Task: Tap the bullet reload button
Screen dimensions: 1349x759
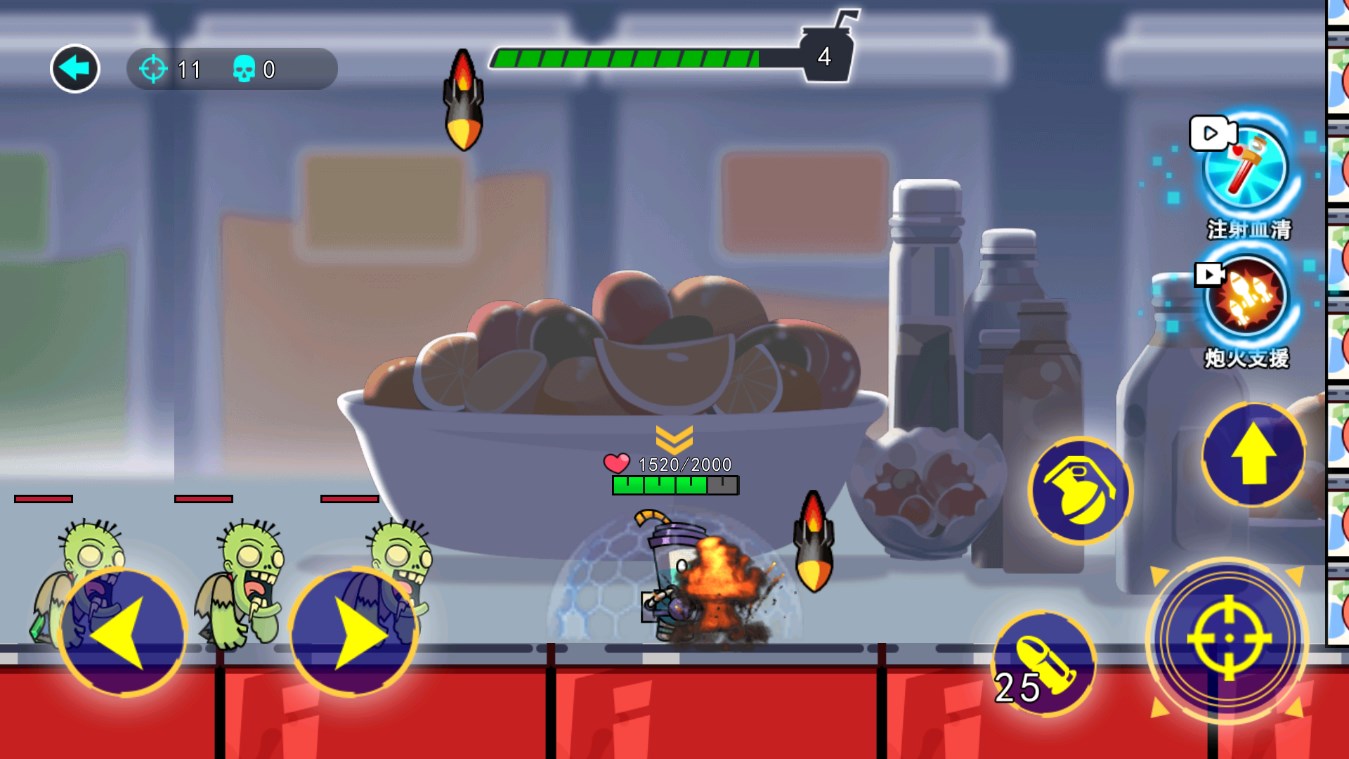Action: click(x=1044, y=663)
